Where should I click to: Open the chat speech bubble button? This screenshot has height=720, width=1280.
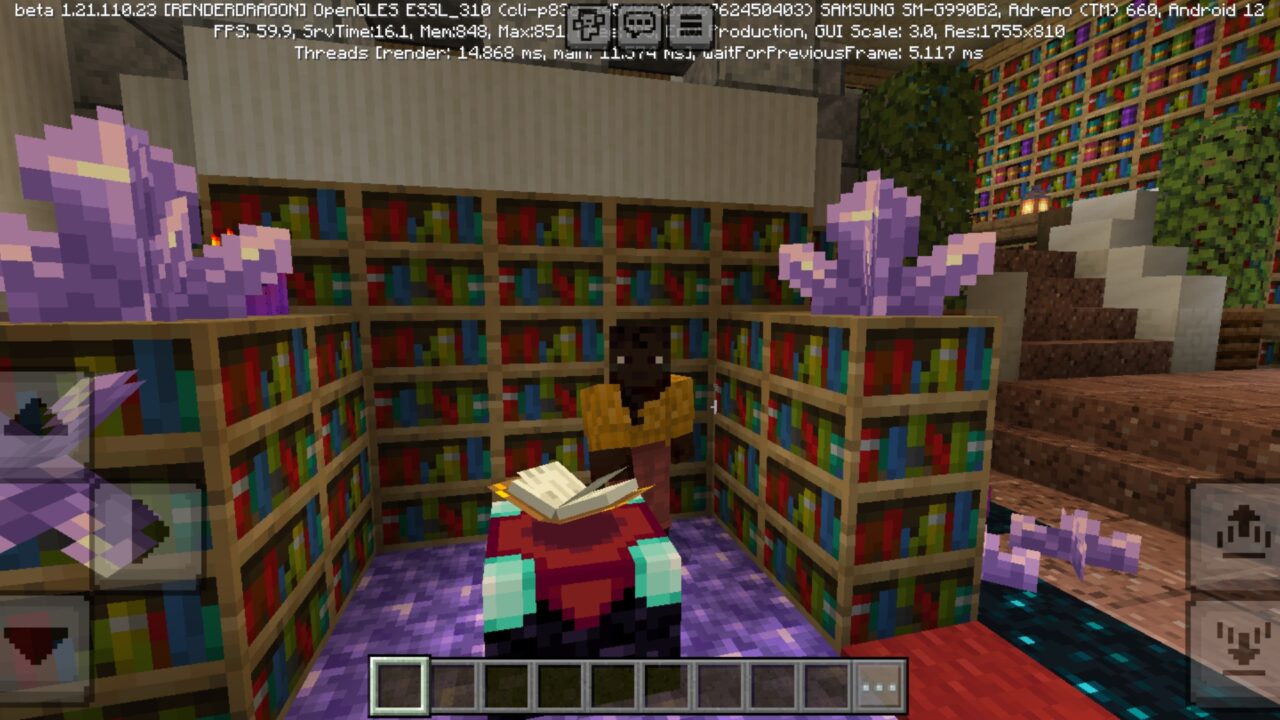click(x=639, y=25)
